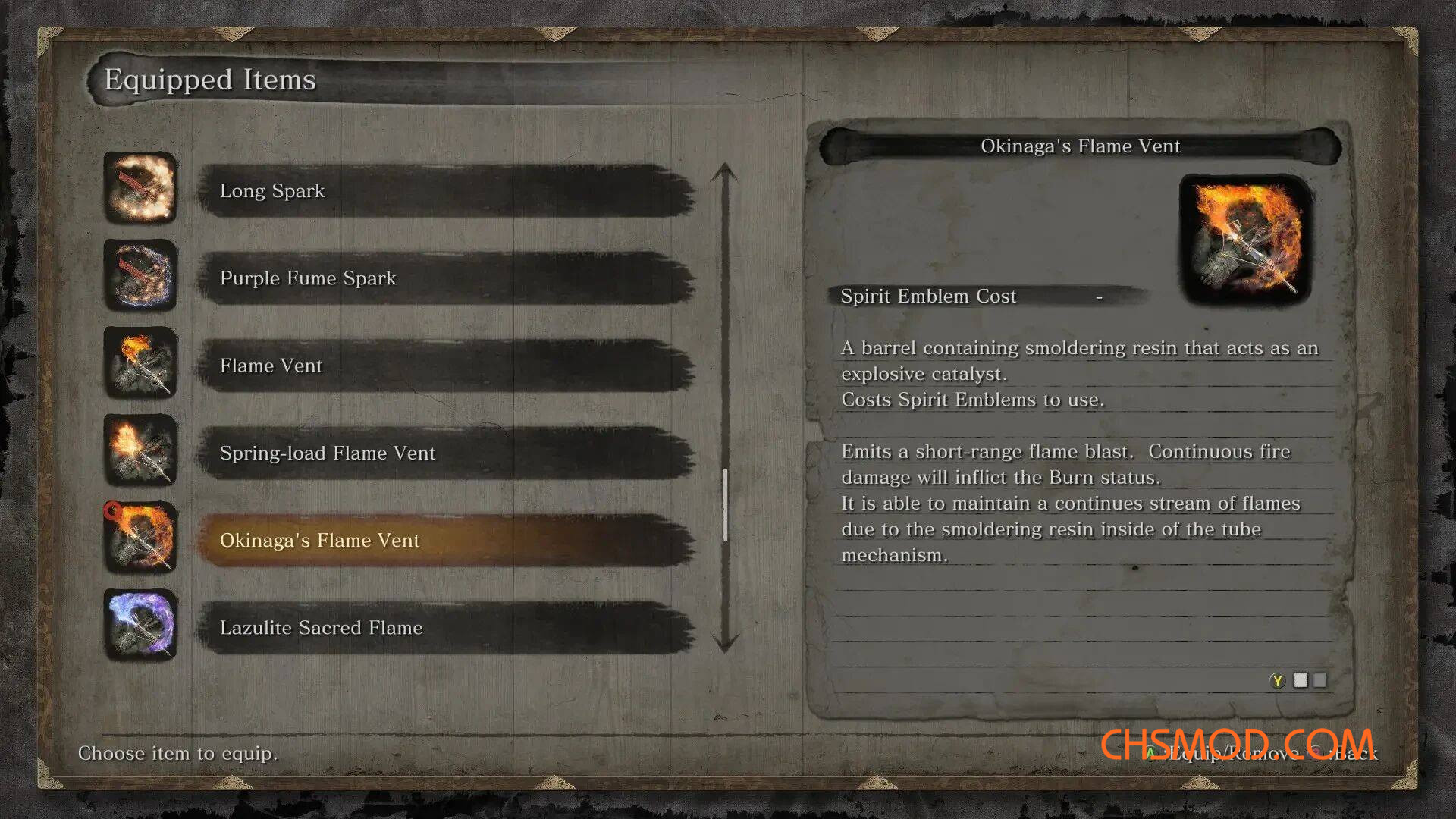Screen dimensions: 1456x819
Task: Toggle the first page indicator square
Action: coord(1300,681)
